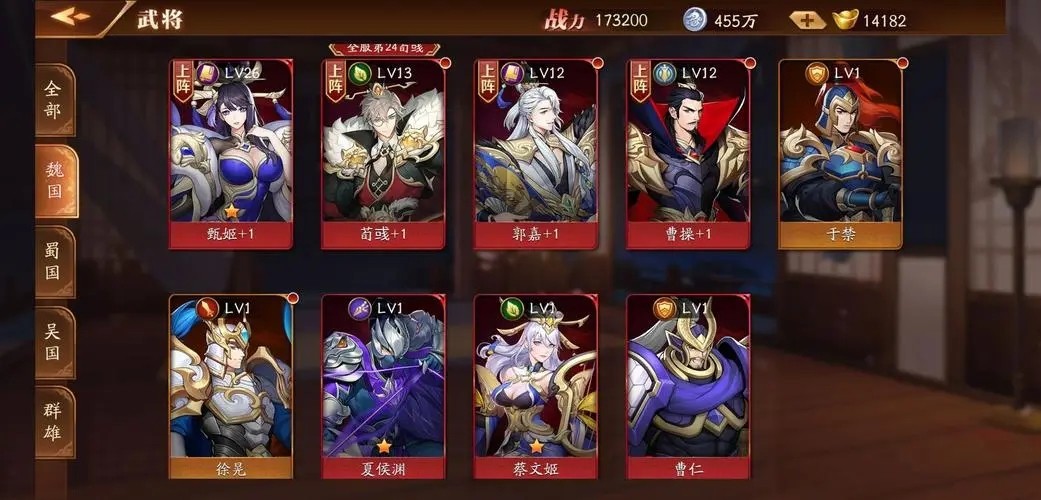View the 曹仁 hero card
The height and width of the screenshot is (500, 1041).
[x=688, y=386]
